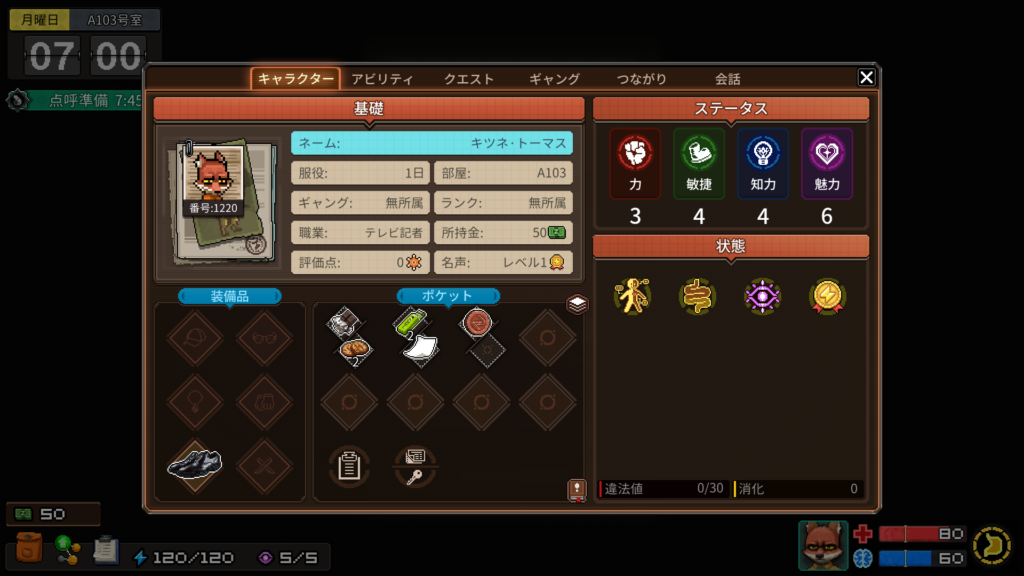Click the fox character portrait

click(822, 545)
